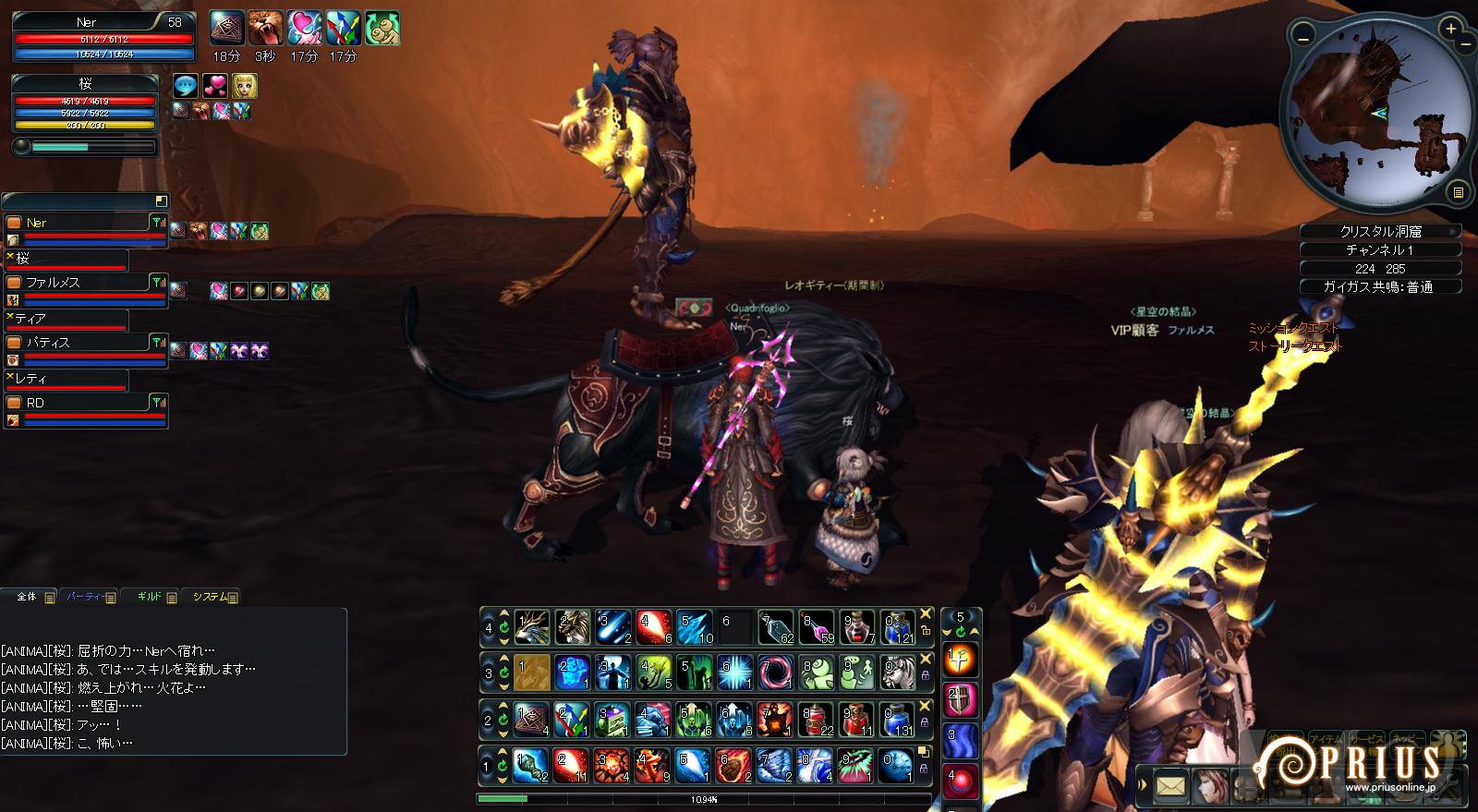Use the blue potion with 131 count
The image size is (1478, 812).
pos(897,719)
